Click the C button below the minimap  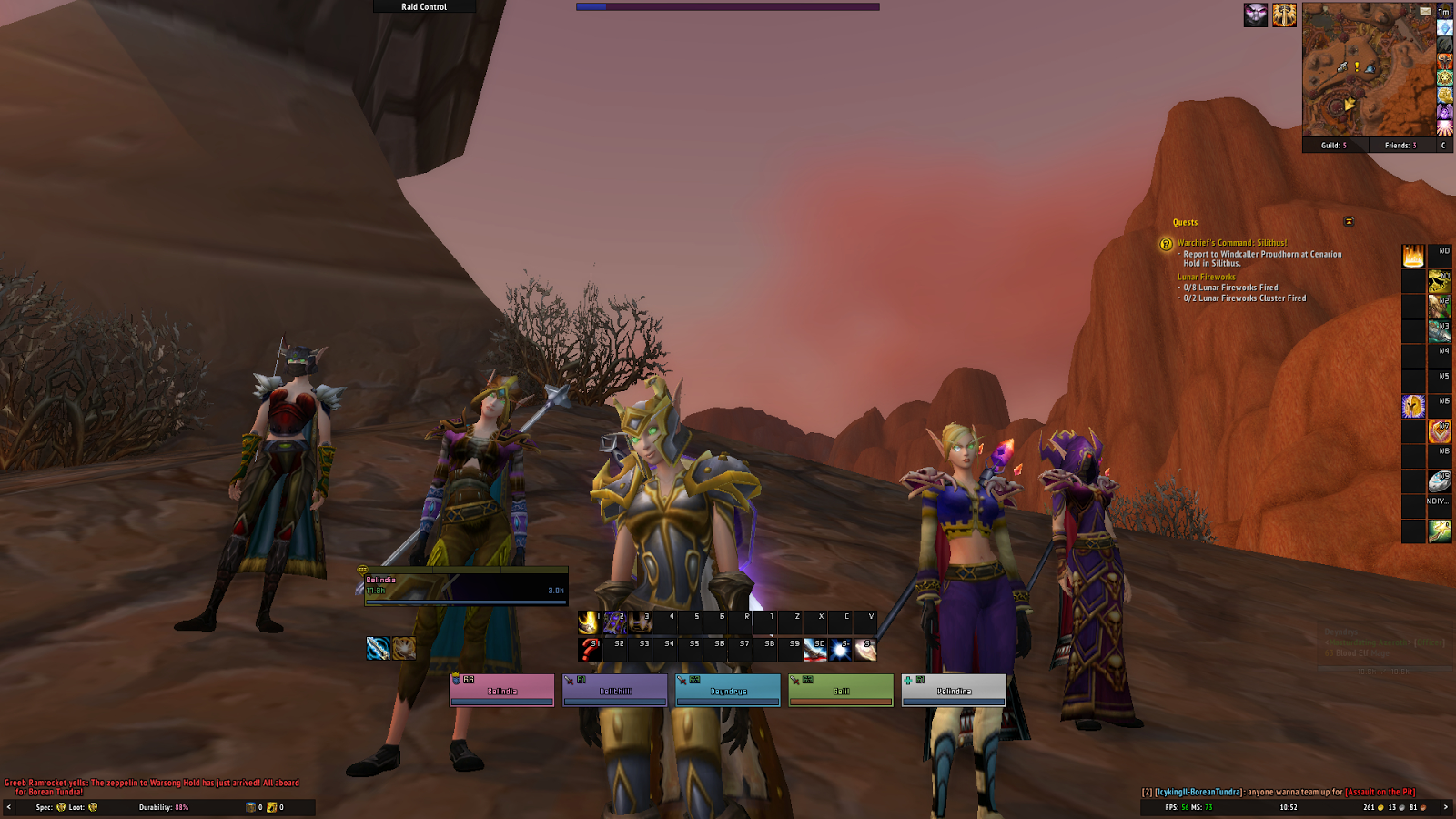click(x=1442, y=144)
